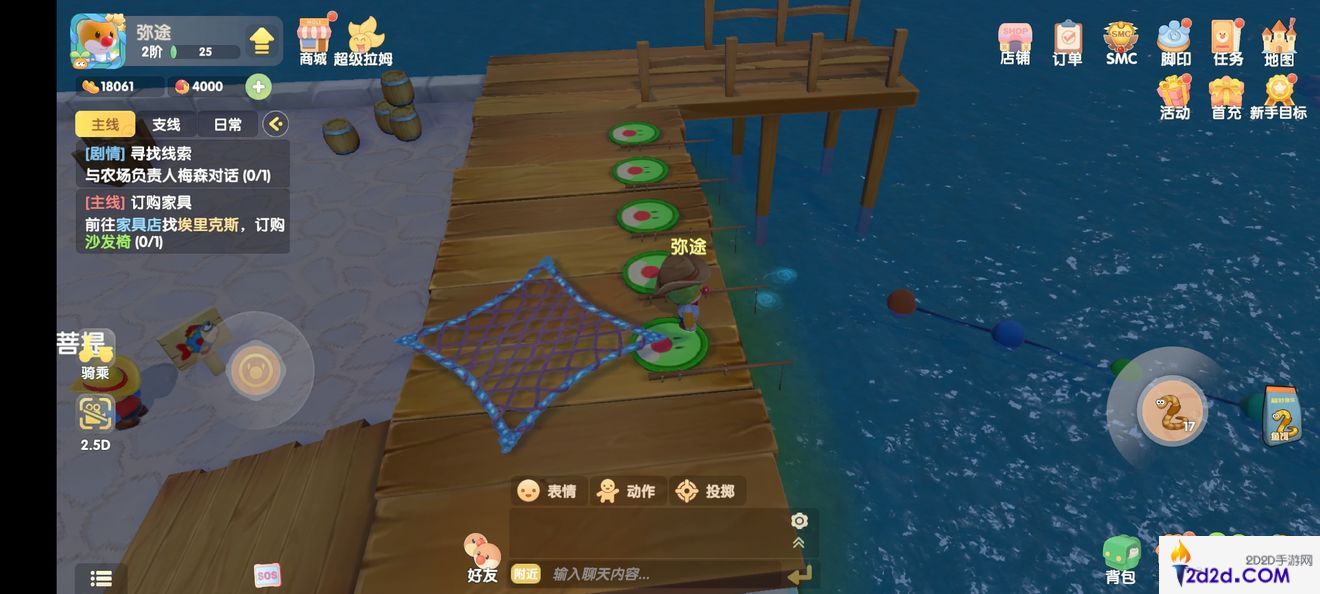Open the 活动 events gift box
Viewport: 1320px width, 594px height.
point(1175,98)
